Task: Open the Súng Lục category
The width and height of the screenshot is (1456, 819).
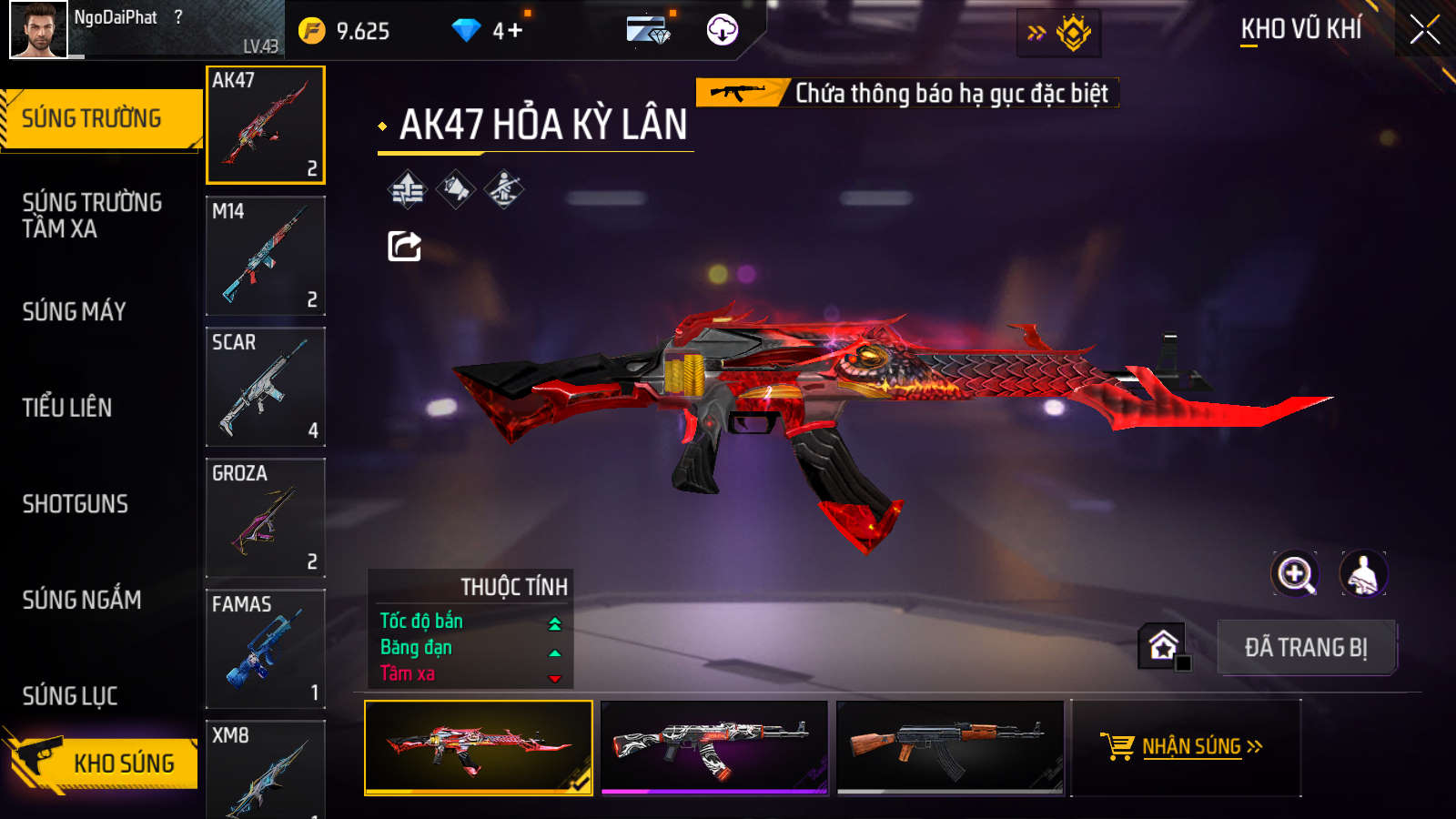Action: coord(70,696)
